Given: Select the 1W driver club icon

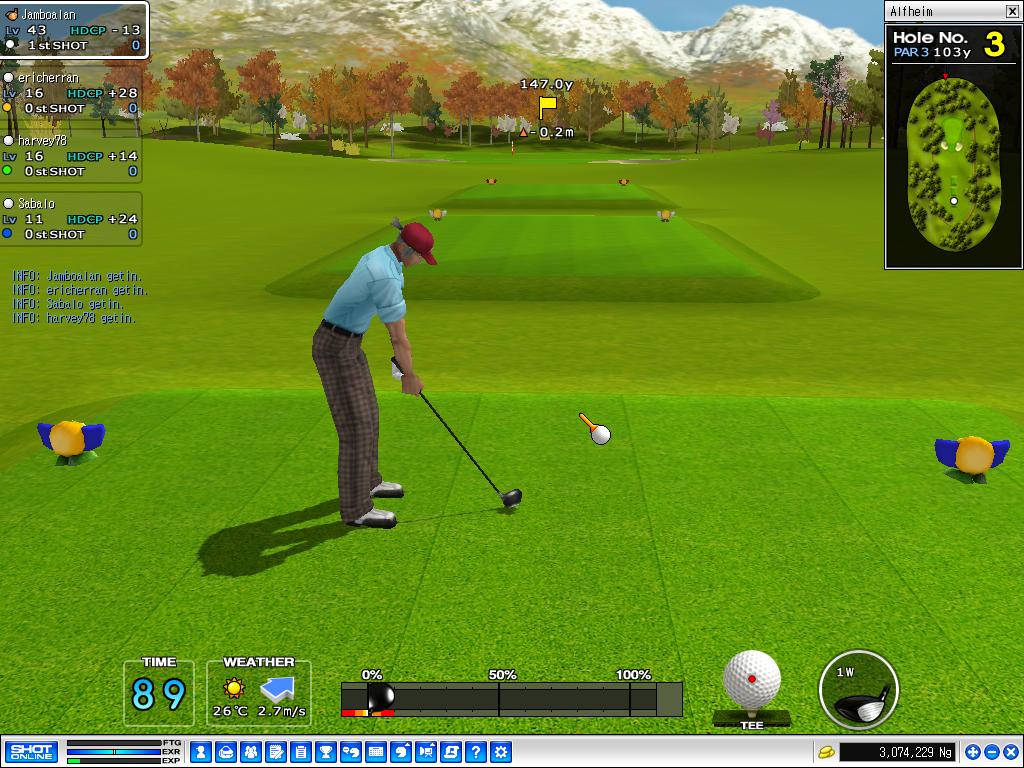Looking at the screenshot, I should pos(858,690).
